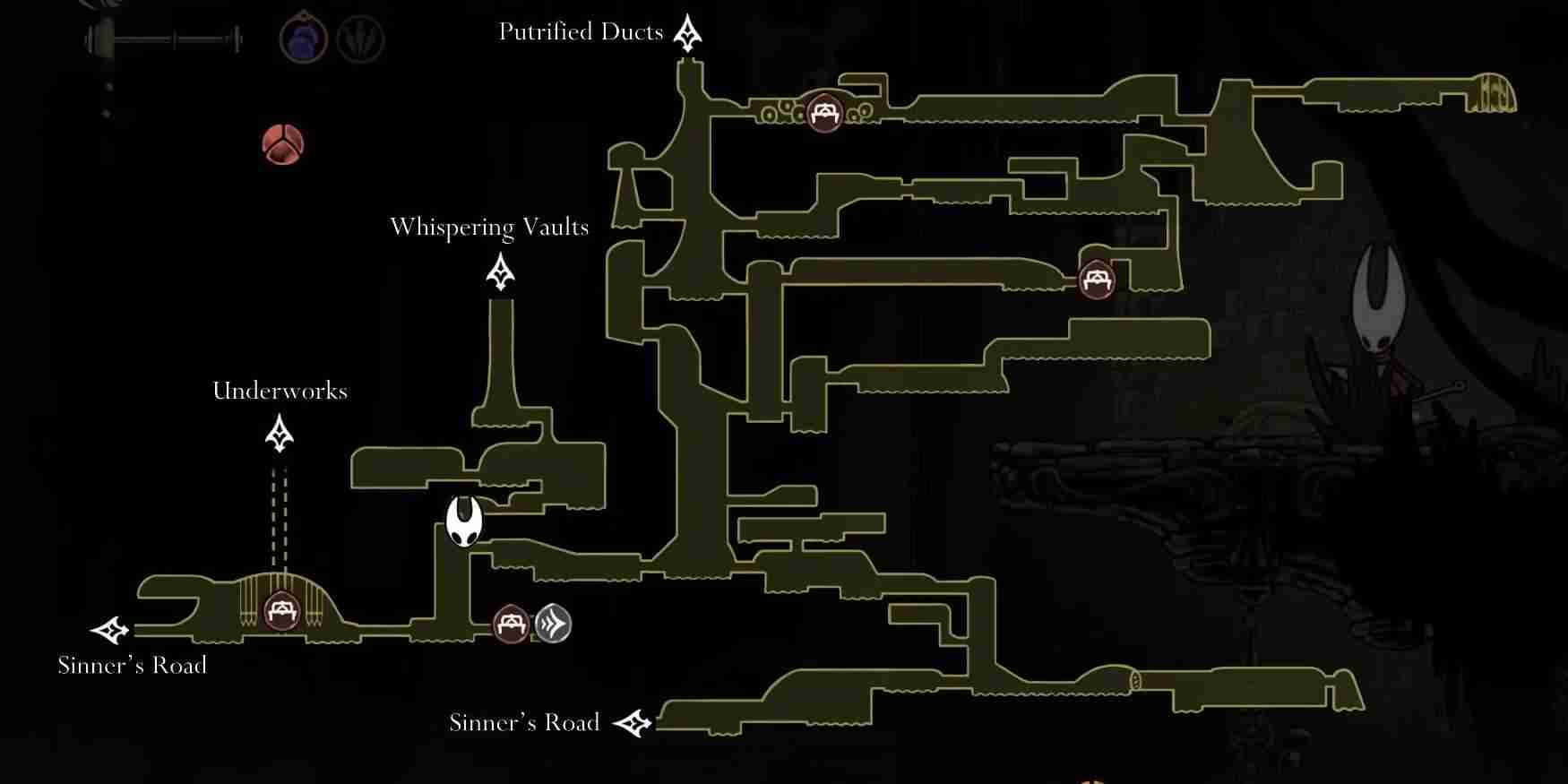Image resolution: width=1568 pixels, height=784 pixels.
Task: Choose the Underworks exit arrow marker
Action: pyautogui.click(x=280, y=434)
